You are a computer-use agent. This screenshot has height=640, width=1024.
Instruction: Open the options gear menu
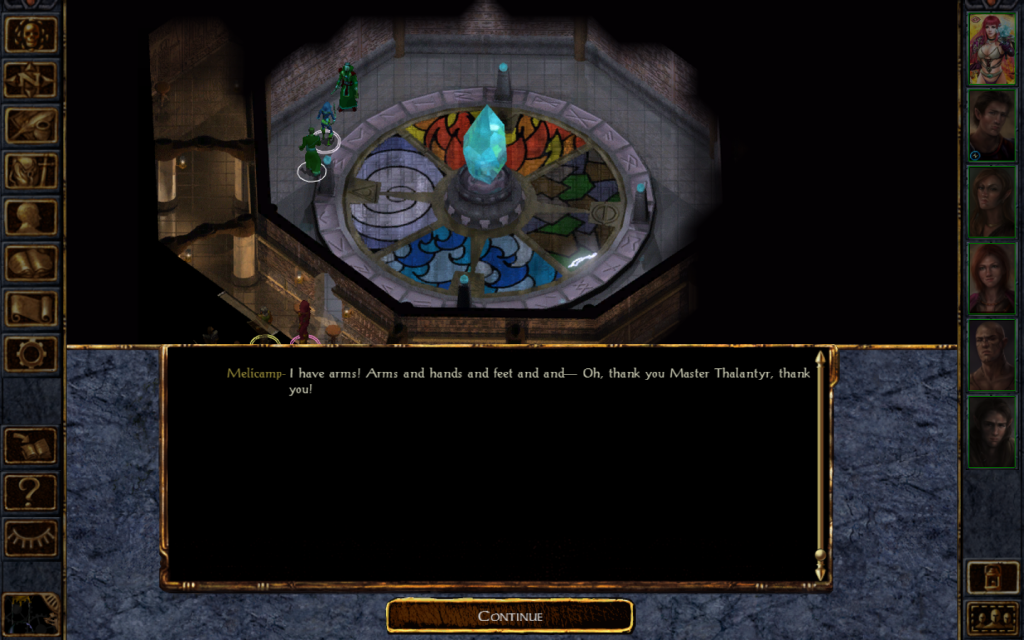31,353
